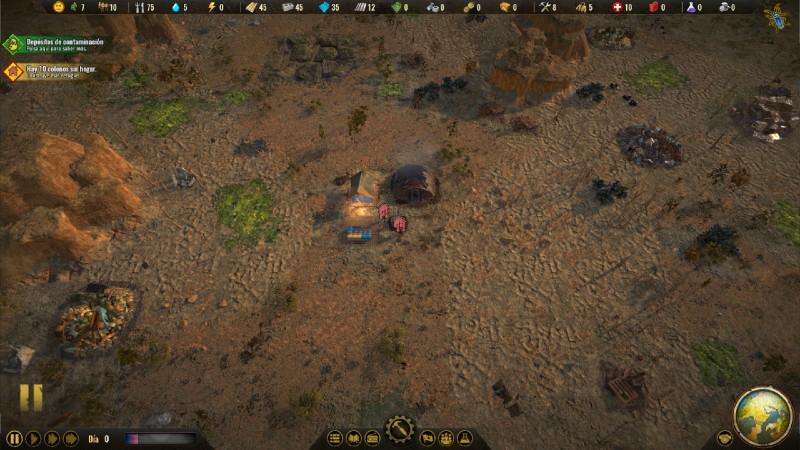Open the colonists group icon
The width and height of the screenshot is (800, 450).
(x=446, y=438)
